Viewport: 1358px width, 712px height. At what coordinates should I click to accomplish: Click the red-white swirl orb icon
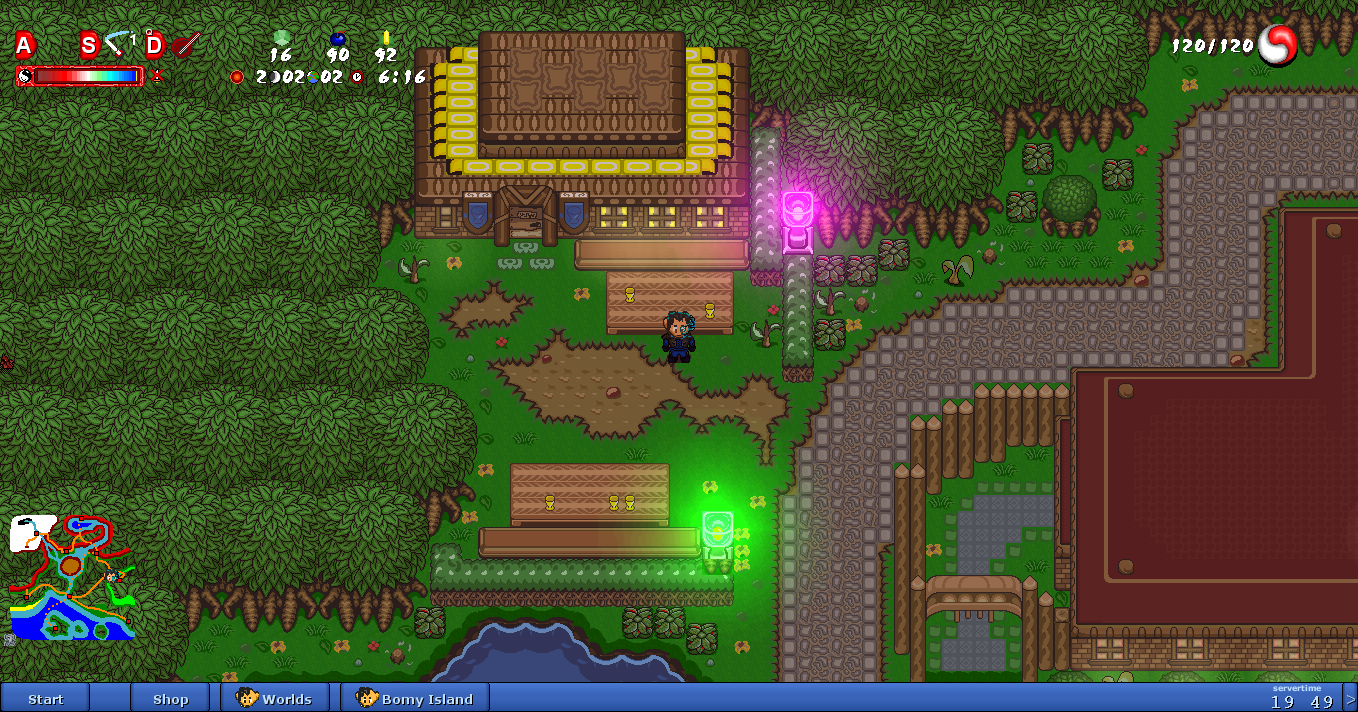click(1277, 45)
